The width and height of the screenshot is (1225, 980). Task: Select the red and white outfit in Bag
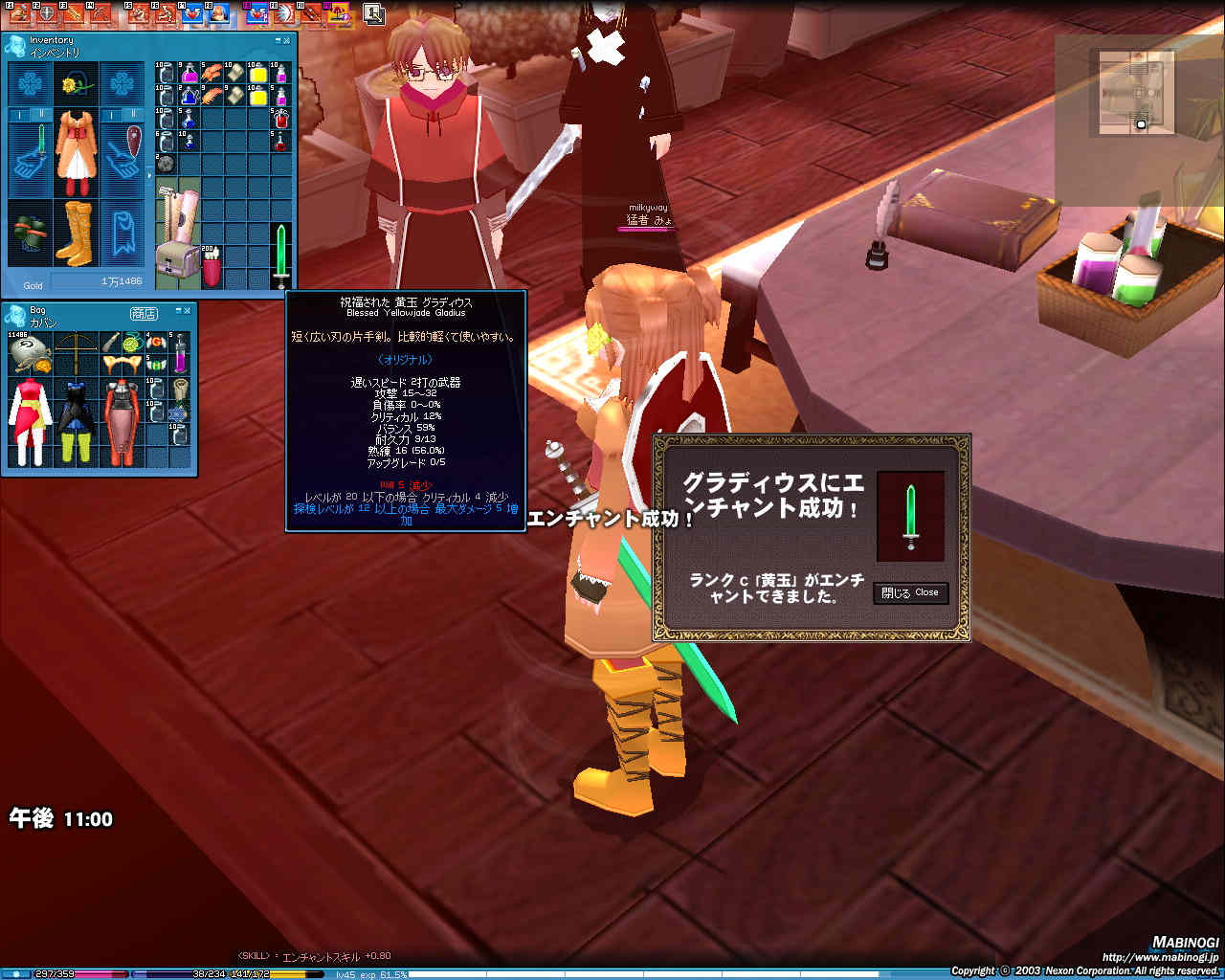(30, 419)
